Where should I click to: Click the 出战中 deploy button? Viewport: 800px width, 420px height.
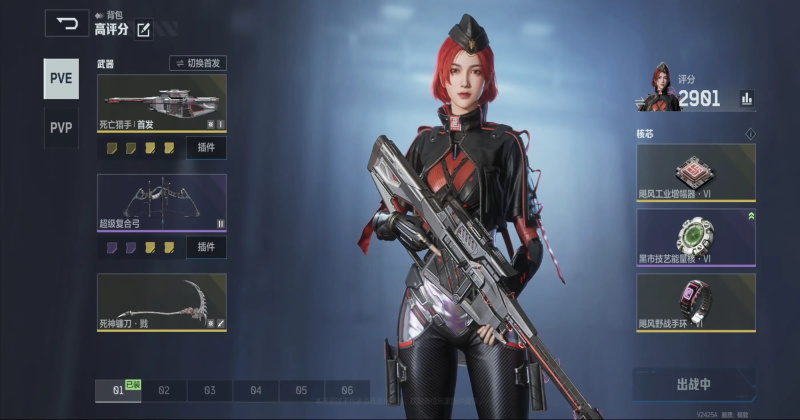693,384
